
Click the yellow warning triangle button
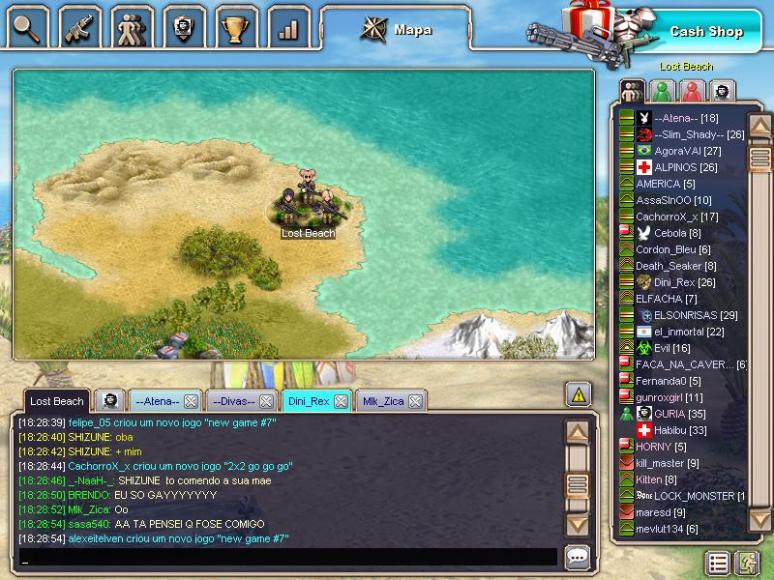578,394
